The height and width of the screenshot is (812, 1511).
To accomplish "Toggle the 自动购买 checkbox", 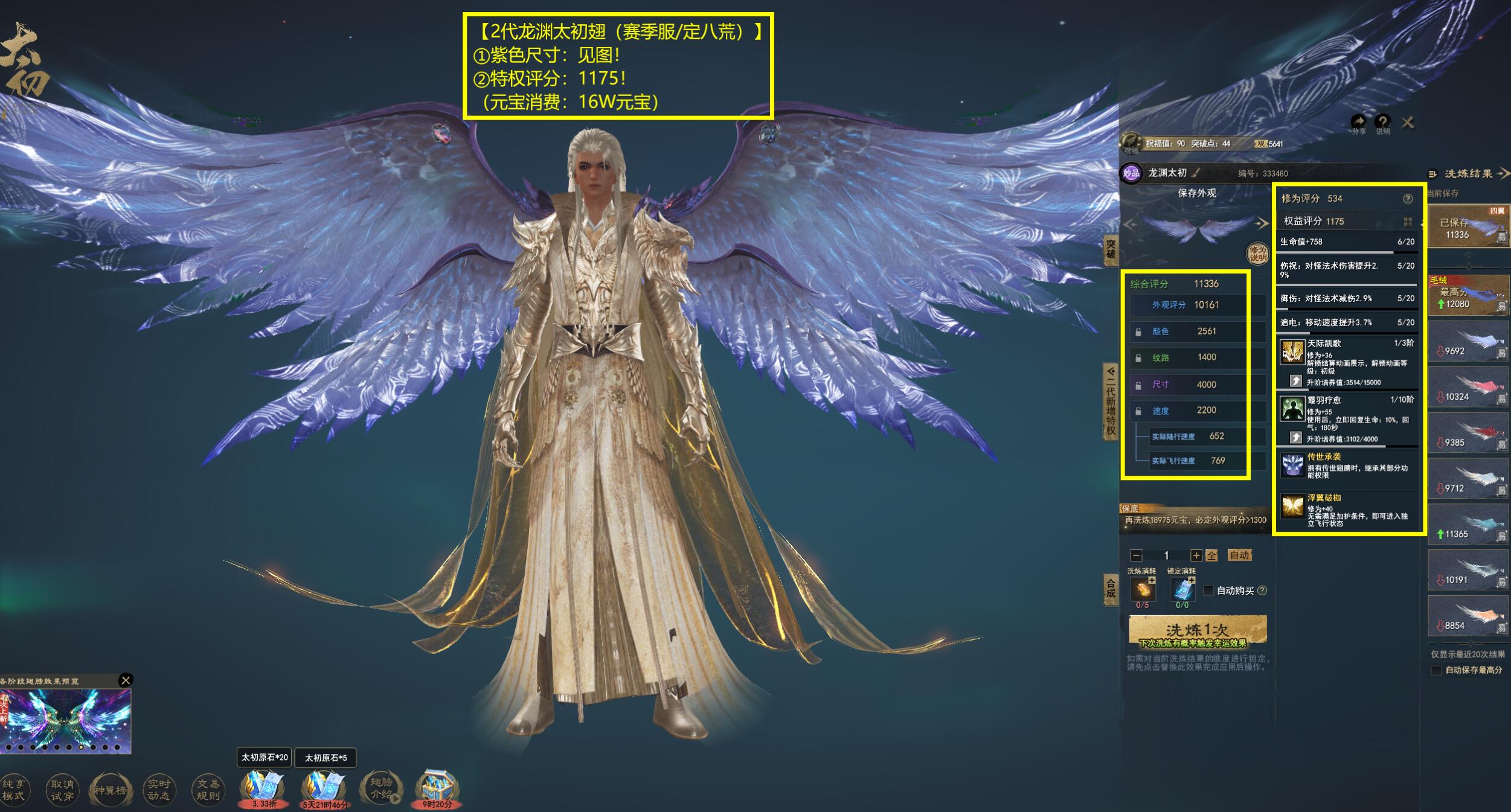I will click(x=1208, y=590).
